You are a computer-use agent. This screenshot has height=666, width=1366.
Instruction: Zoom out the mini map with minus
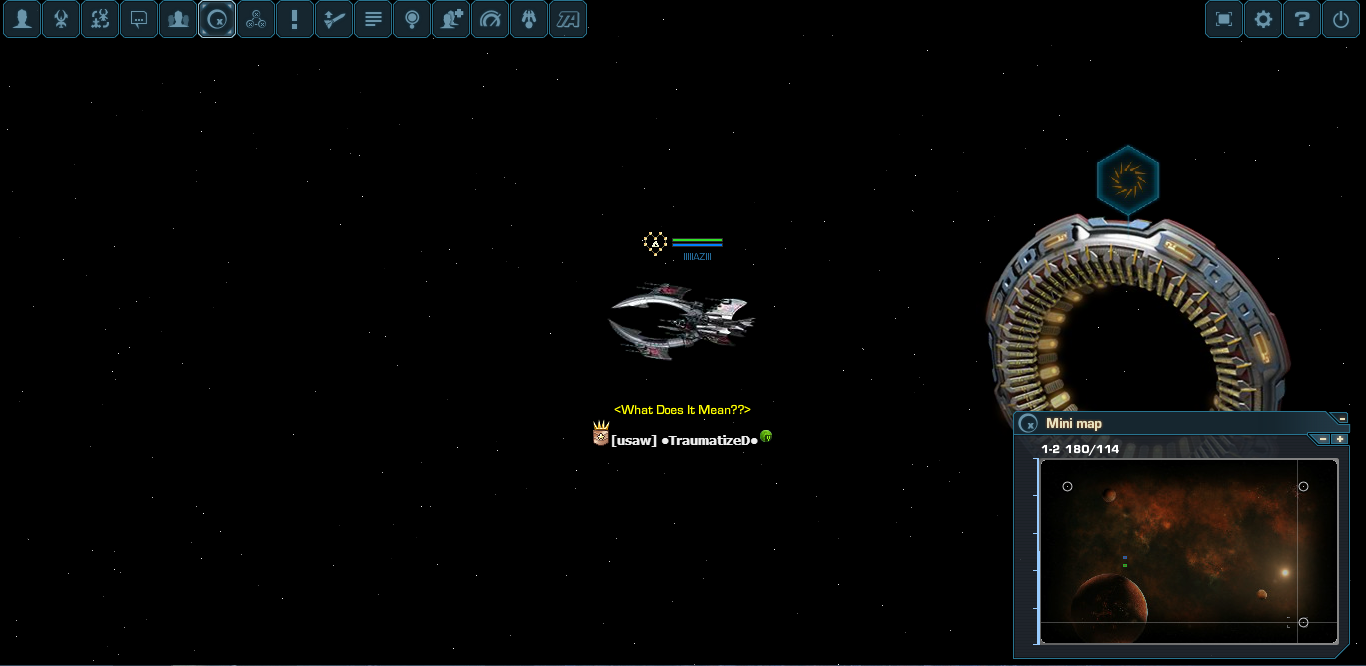[x=1323, y=439]
